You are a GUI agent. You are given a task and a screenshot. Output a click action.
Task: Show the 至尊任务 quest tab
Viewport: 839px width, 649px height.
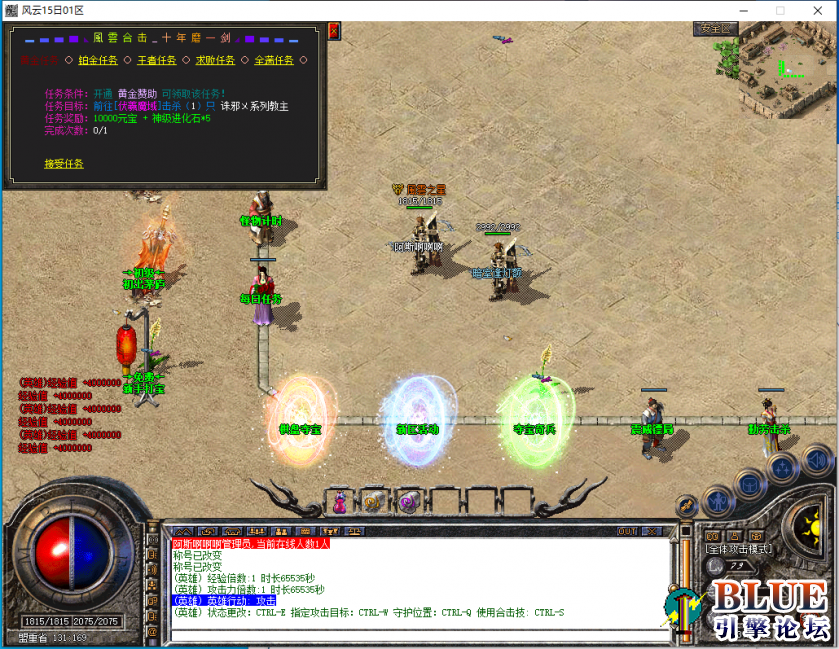[x=274, y=60]
